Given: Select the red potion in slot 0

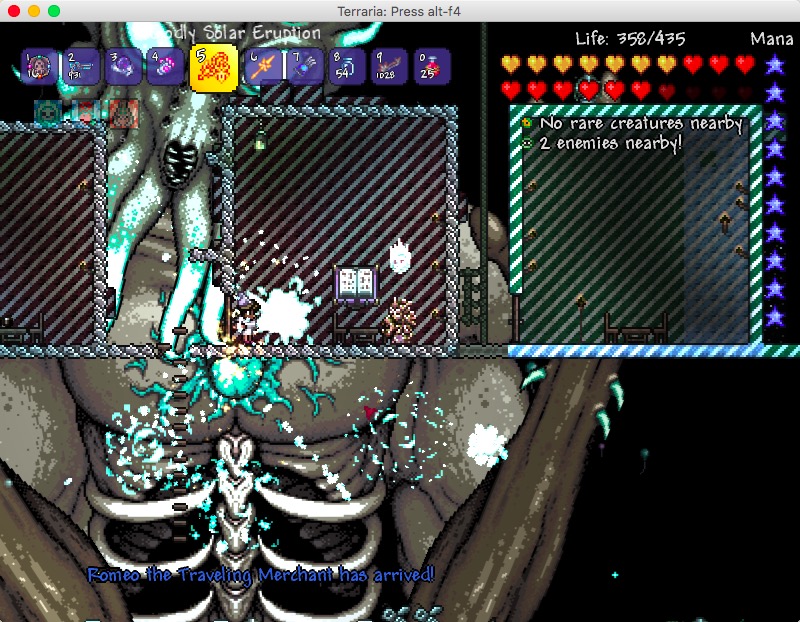Looking at the screenshot, I should coord(431,67).
